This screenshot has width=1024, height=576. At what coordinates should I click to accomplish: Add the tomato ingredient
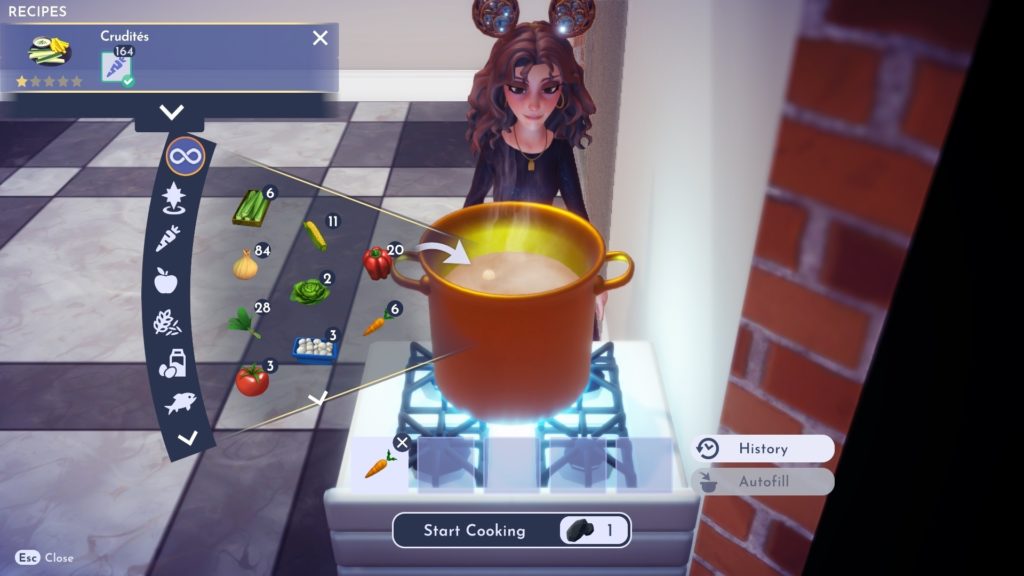coord(251,380)
